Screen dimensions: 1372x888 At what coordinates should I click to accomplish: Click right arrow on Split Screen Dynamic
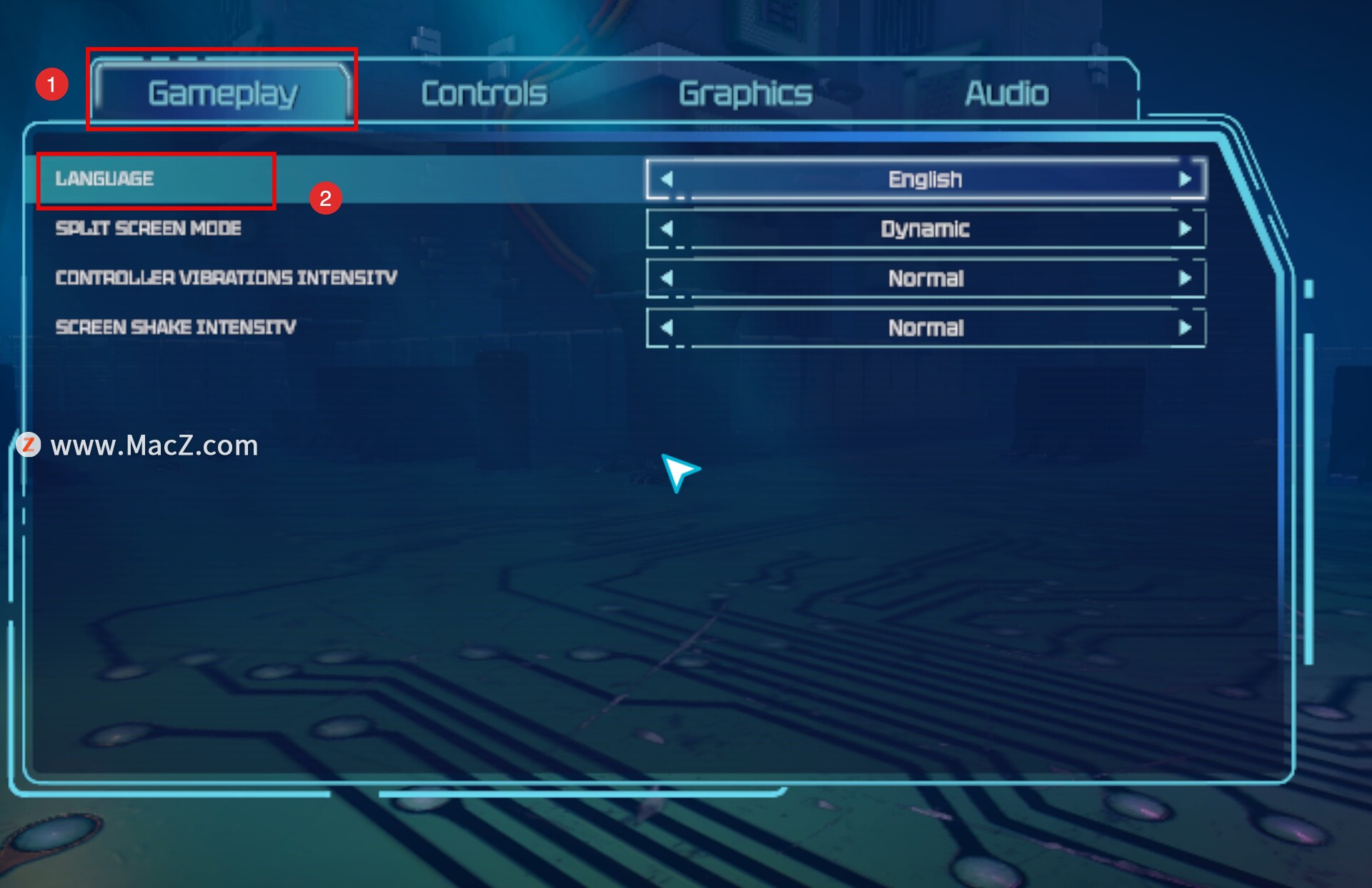click(1184, 229)
